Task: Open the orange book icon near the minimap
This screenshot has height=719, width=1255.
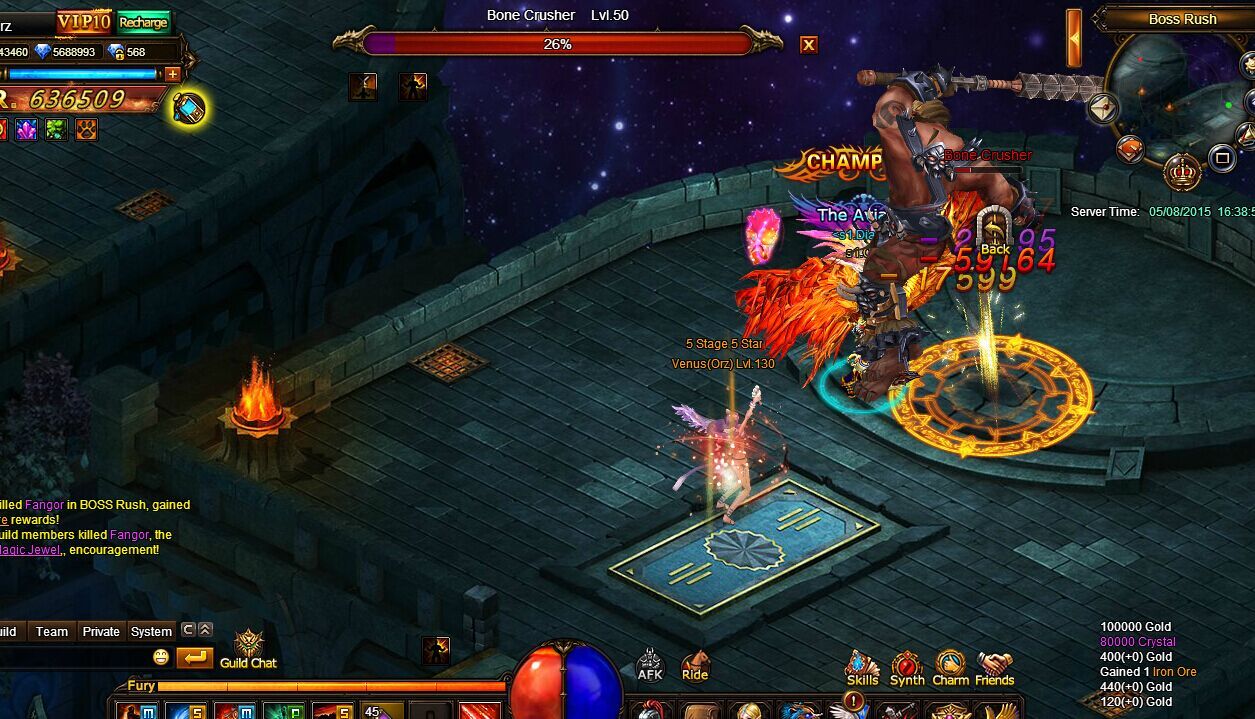Action: (x=1130, y=149)
